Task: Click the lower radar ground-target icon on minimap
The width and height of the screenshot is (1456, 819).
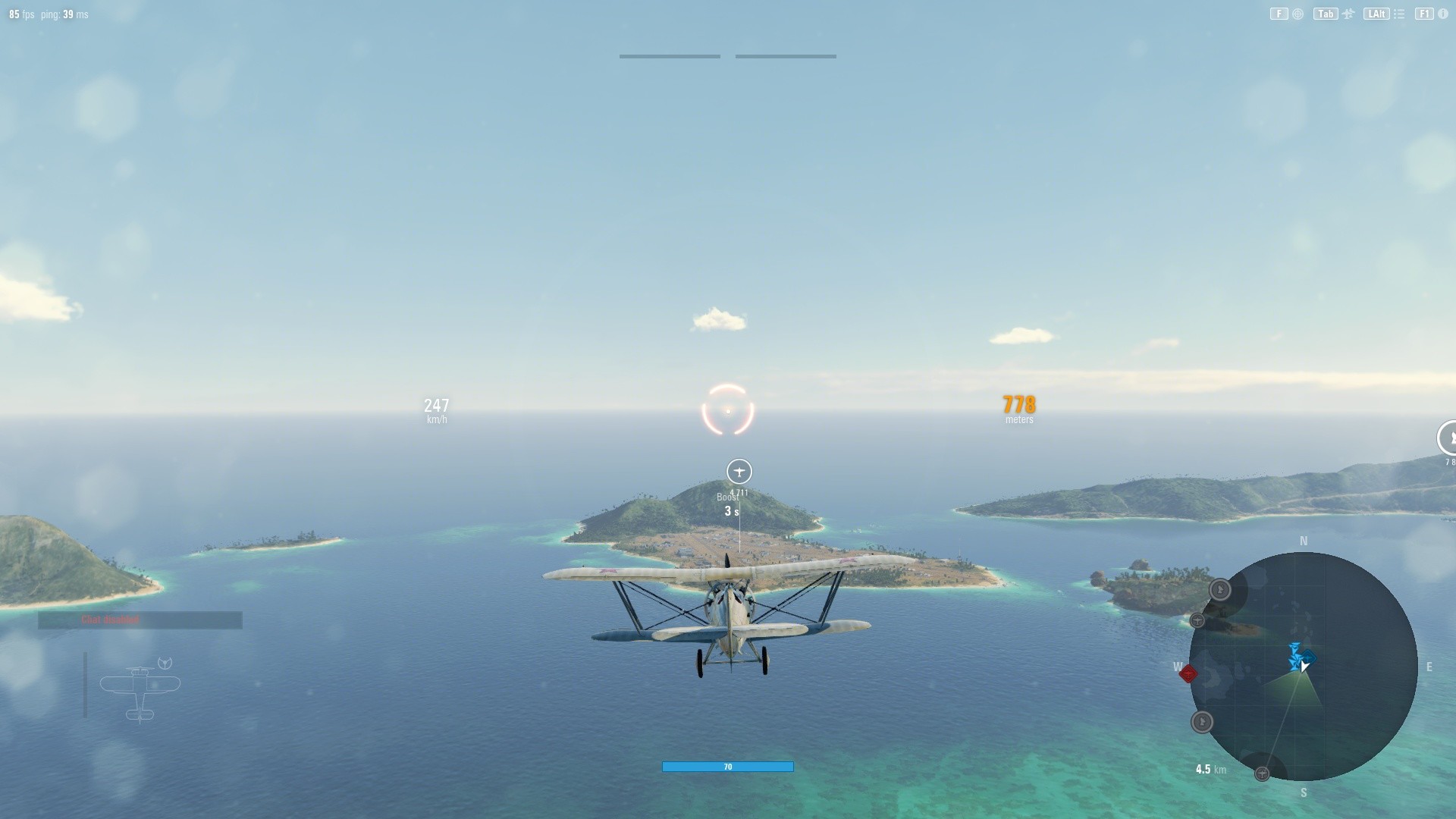Action: pyautogui.click(x=1202, y=720)
